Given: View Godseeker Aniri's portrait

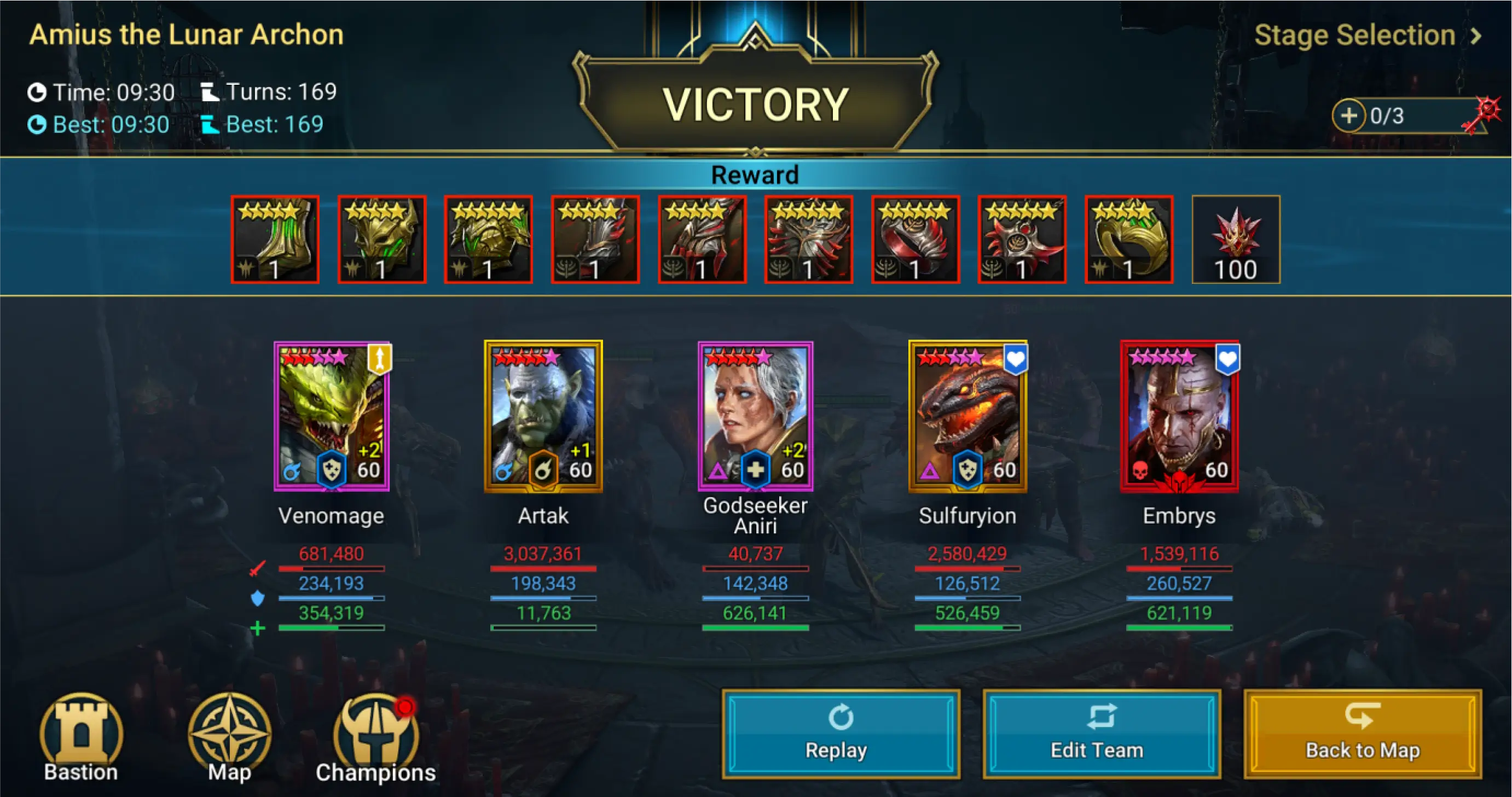Looking at the screenshot, I should 755,416.
